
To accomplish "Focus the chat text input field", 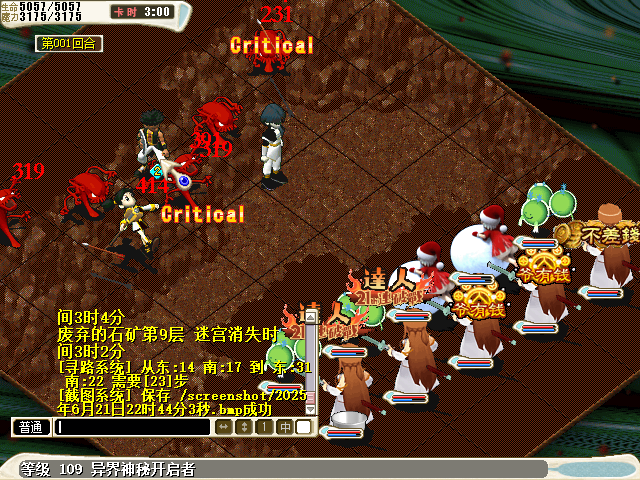I will [132, 427].
